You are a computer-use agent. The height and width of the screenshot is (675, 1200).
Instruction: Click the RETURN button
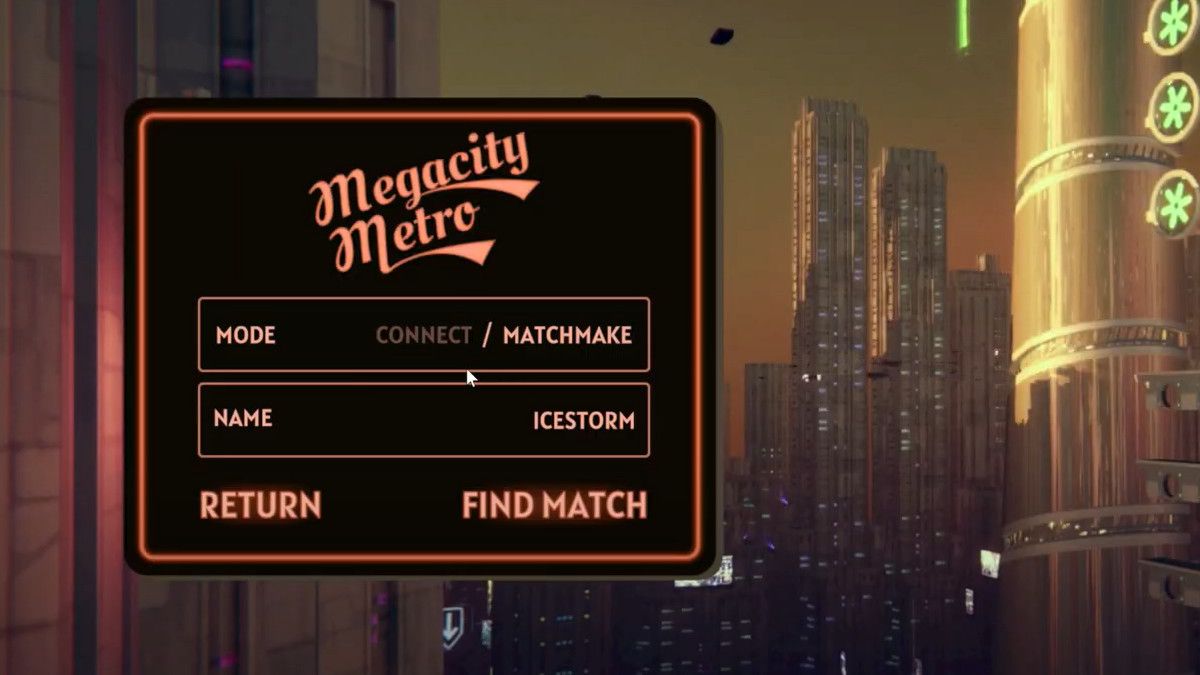tap(260, 505)
